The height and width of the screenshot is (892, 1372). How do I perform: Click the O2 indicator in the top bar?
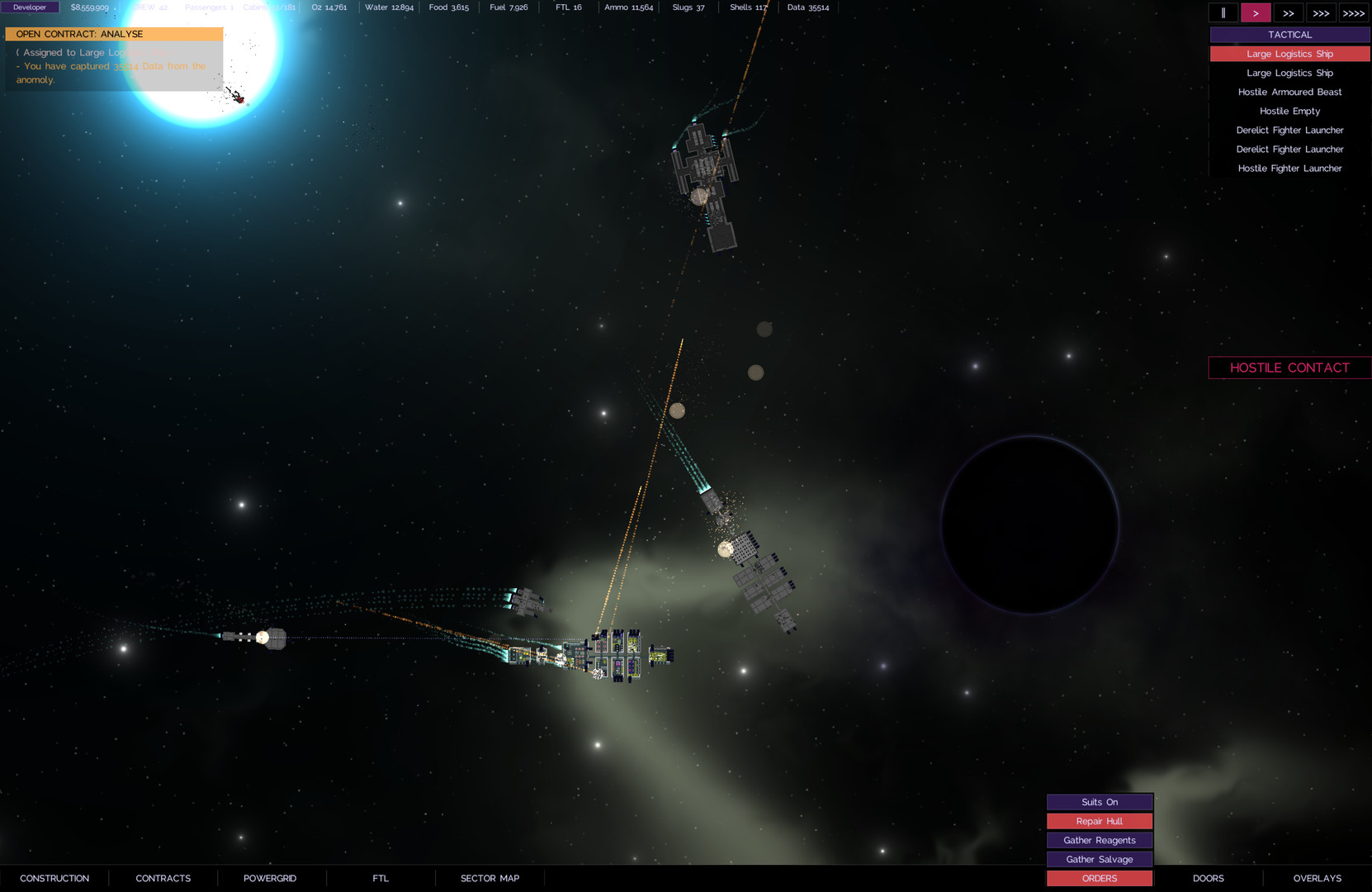coord(329,7)
